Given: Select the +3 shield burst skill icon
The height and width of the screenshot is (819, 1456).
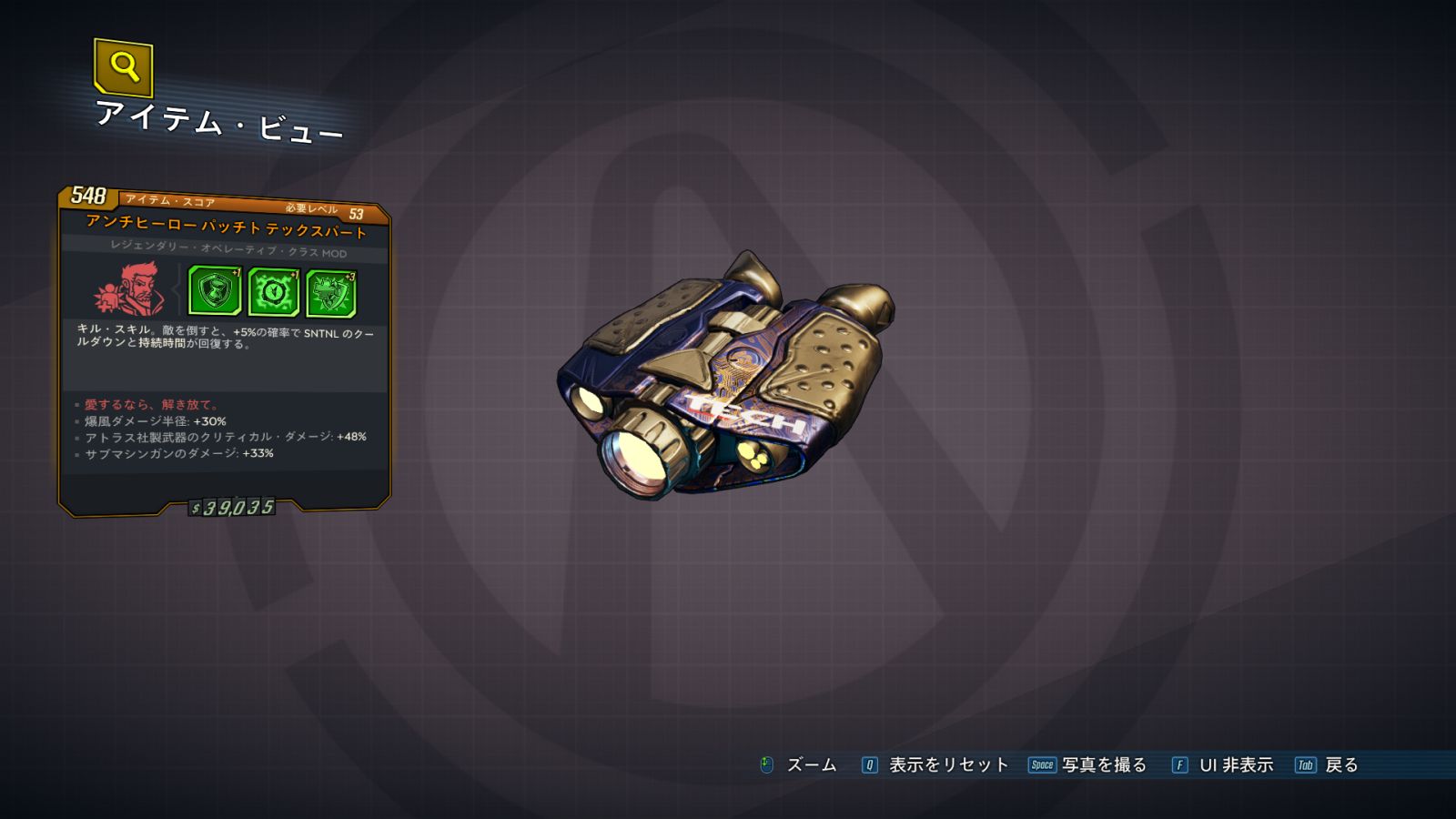Looking at the screenshot, I should (x=331, y=293).
